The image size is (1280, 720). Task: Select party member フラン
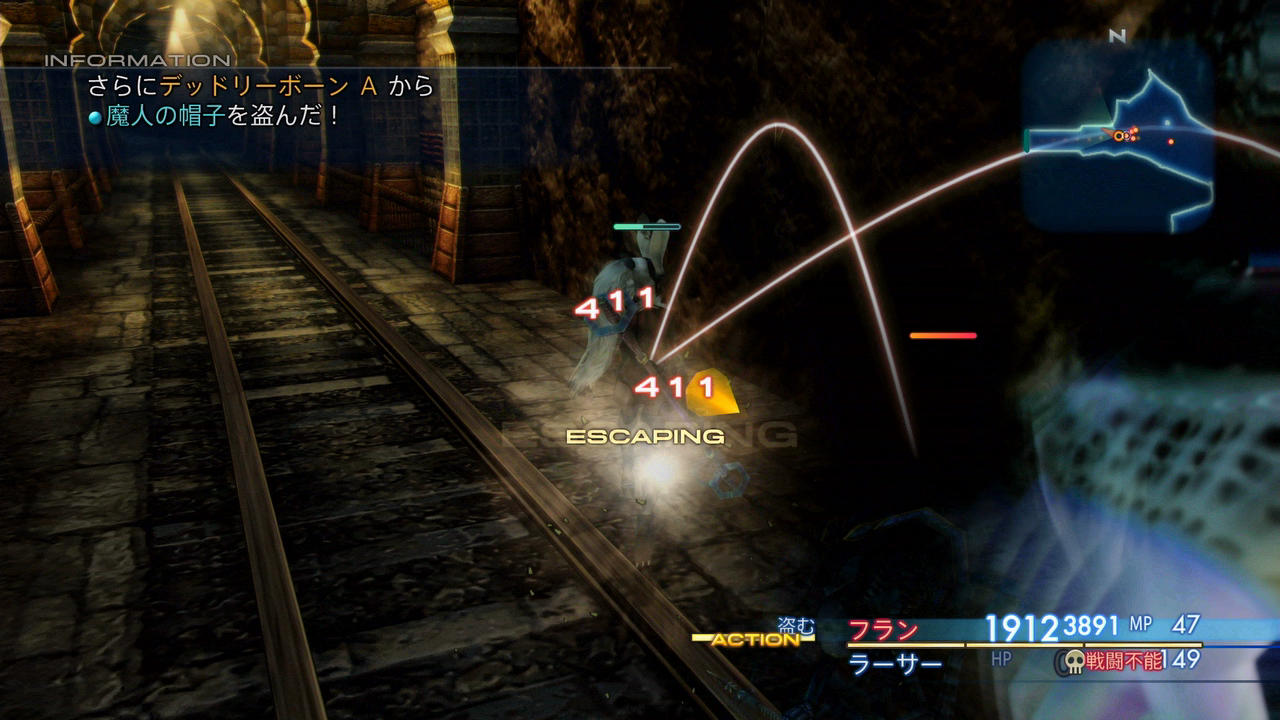tap(884, 630)
